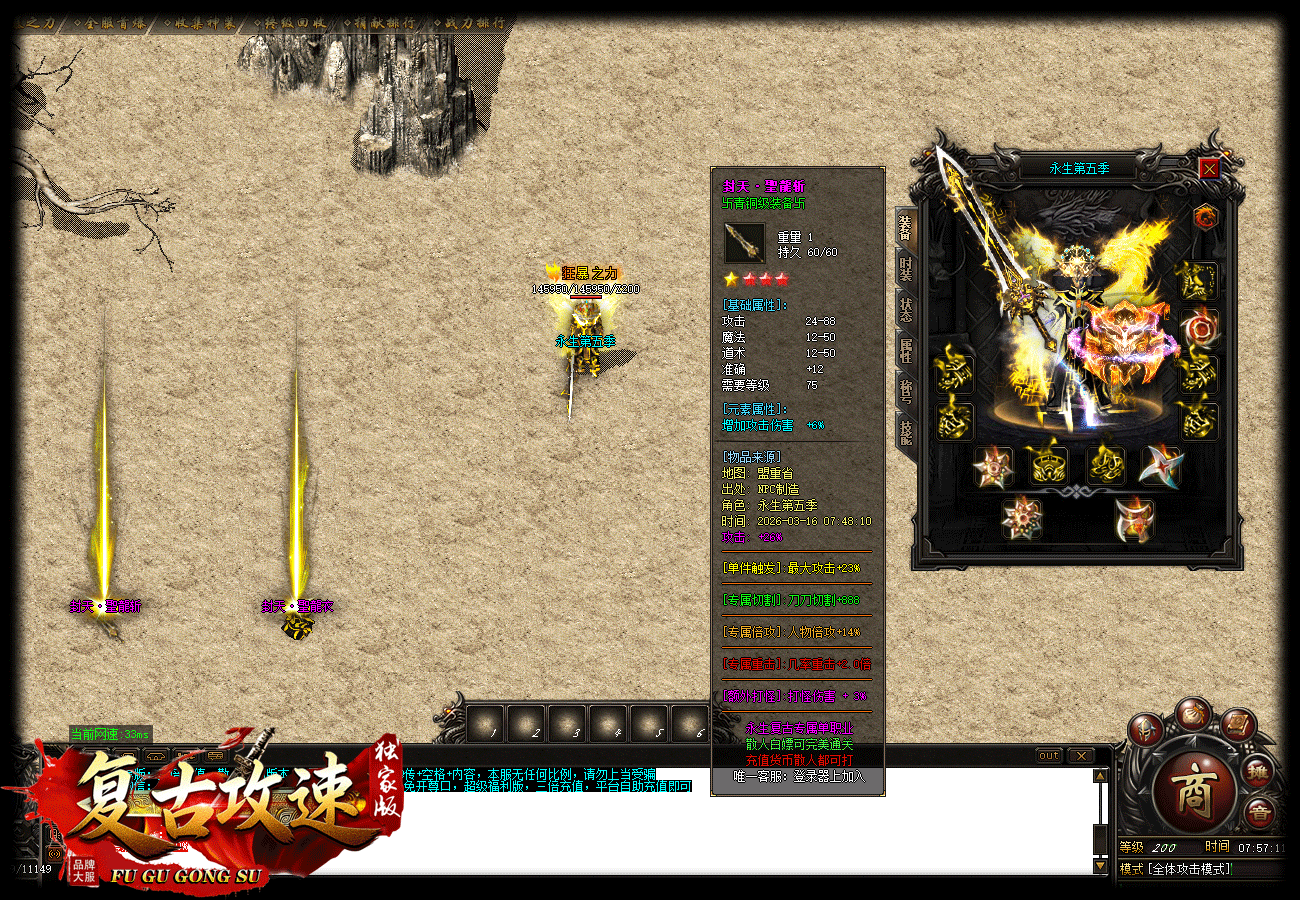Open the 战力排行 power ranking menu
This screenshot has width=1300, height=900.
coord(473,23)
